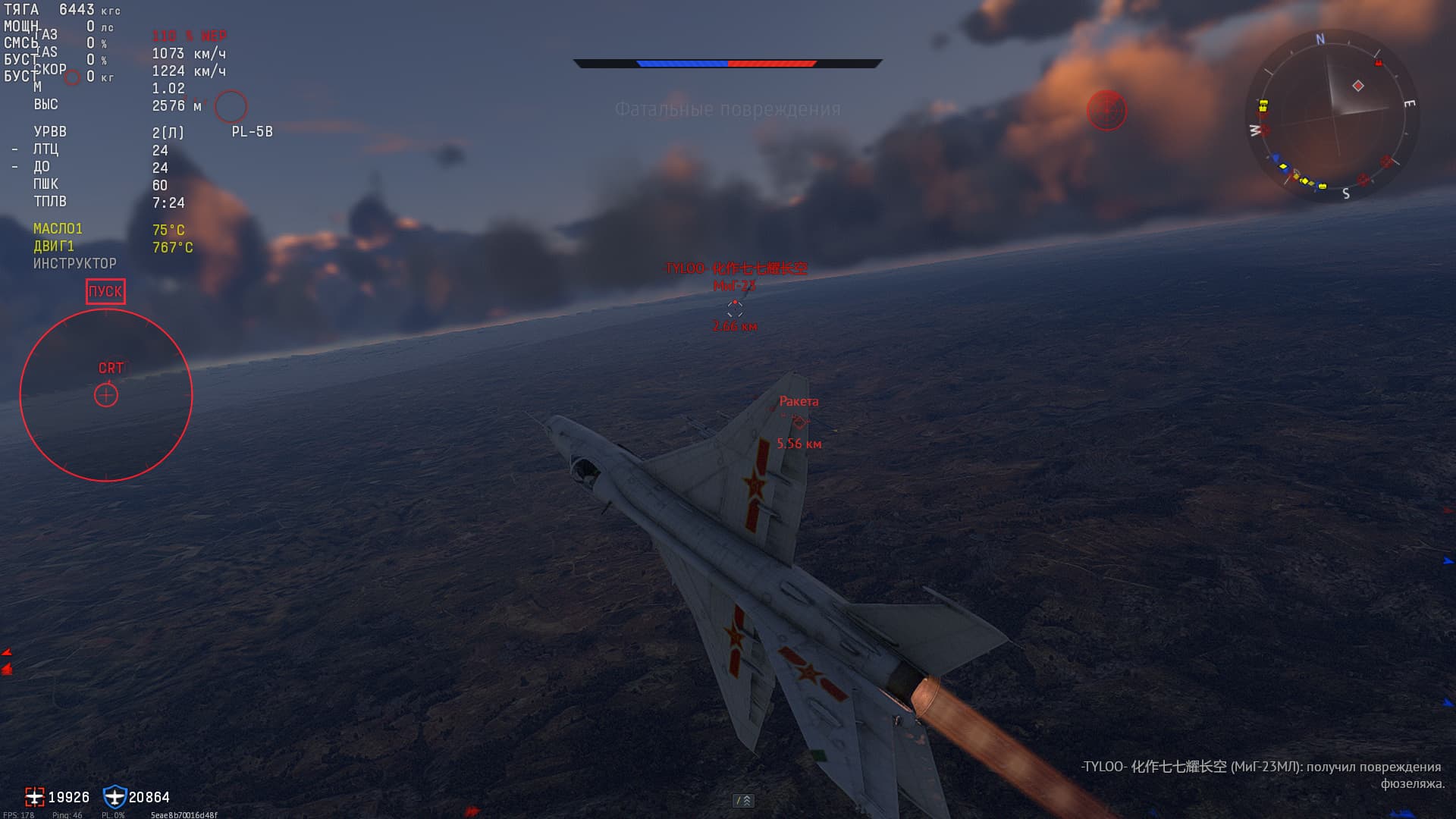The height and width of the screenshot is (819, 1456).
Task: Click the large red radar scope circle
Action: 106,395
